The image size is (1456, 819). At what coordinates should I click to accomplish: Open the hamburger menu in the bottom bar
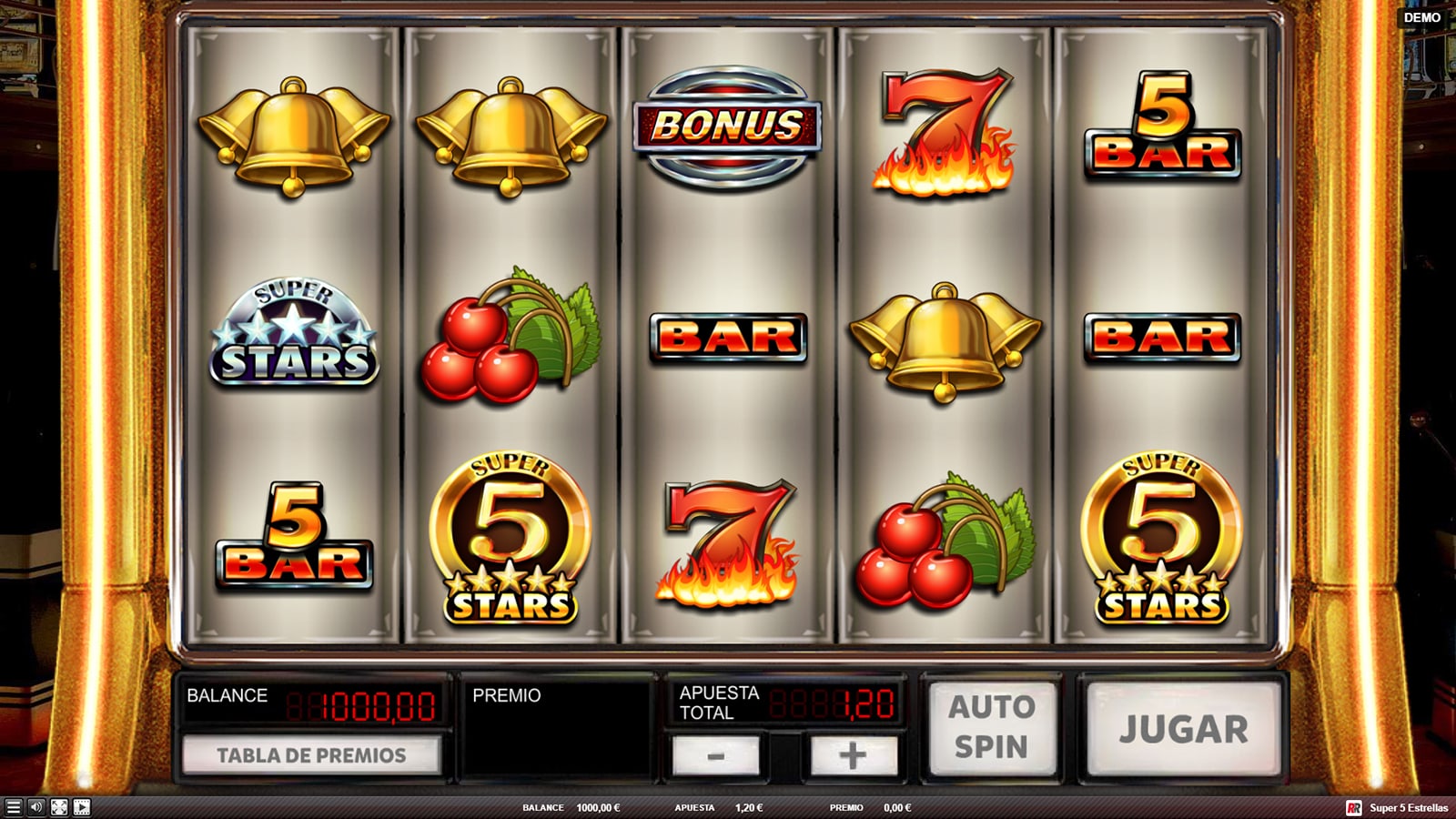click(13, 807)
